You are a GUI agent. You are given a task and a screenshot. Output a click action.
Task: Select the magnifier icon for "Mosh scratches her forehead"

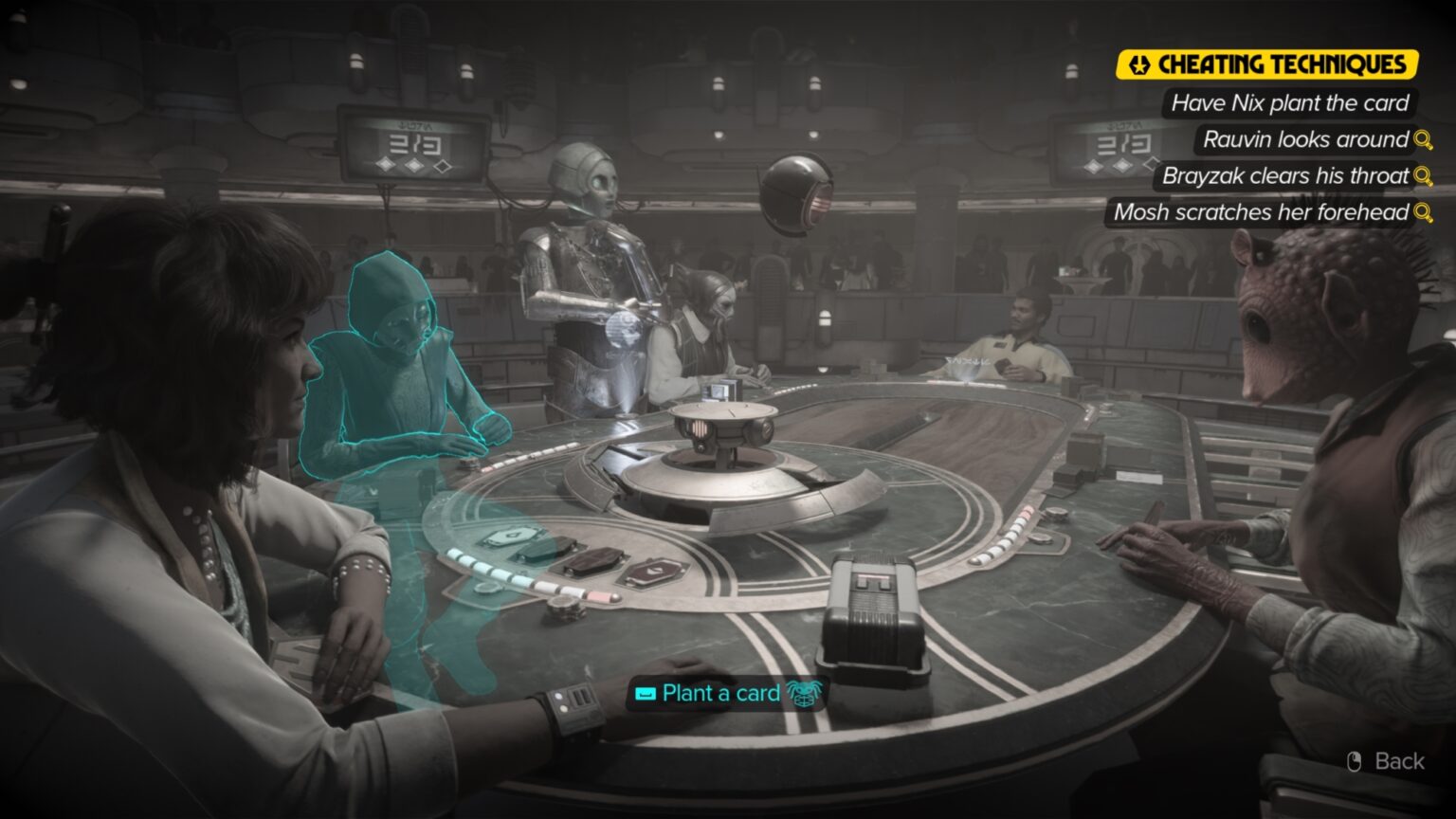point(1424,213)
